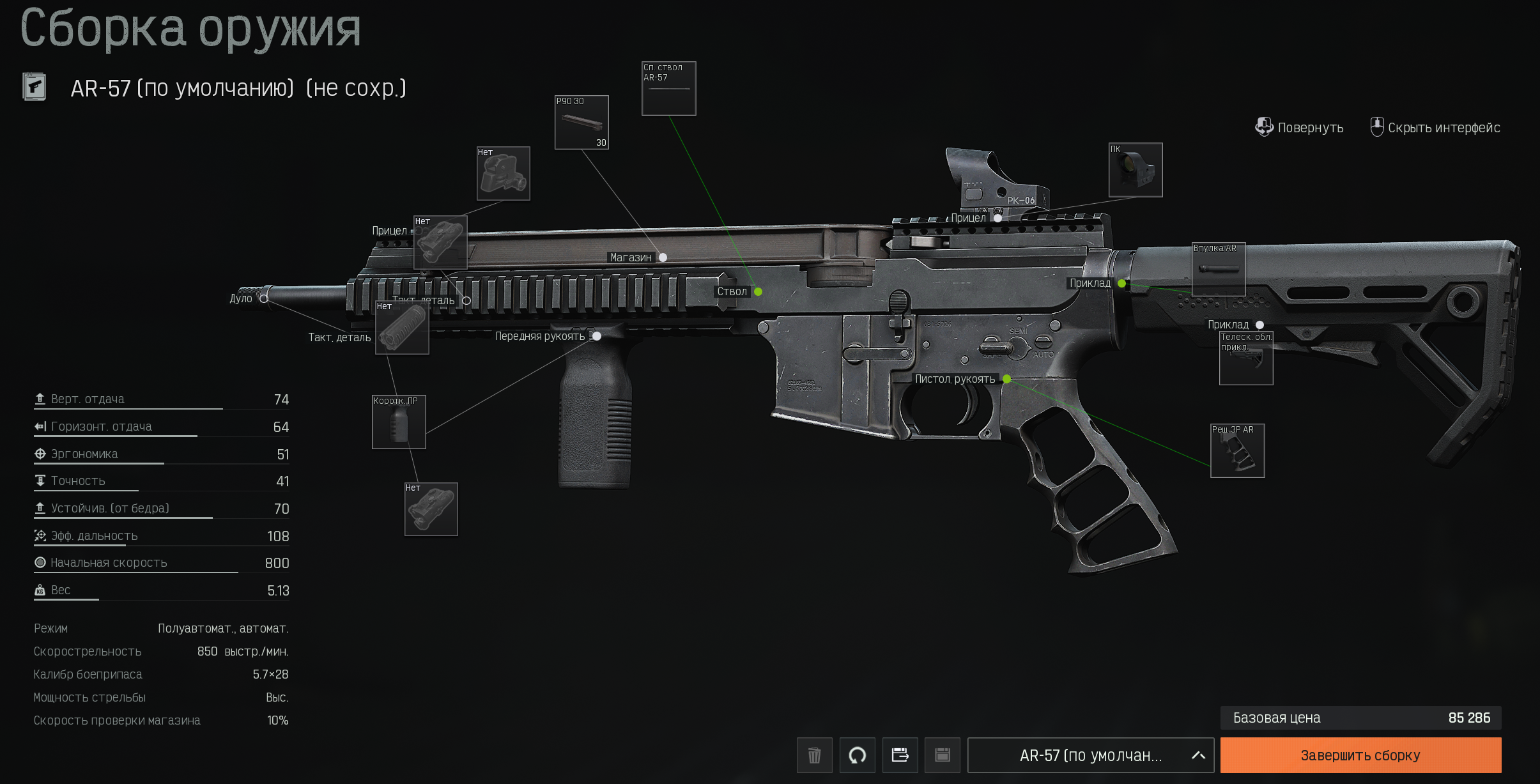Open the export build icon button

tap(900, 755)
